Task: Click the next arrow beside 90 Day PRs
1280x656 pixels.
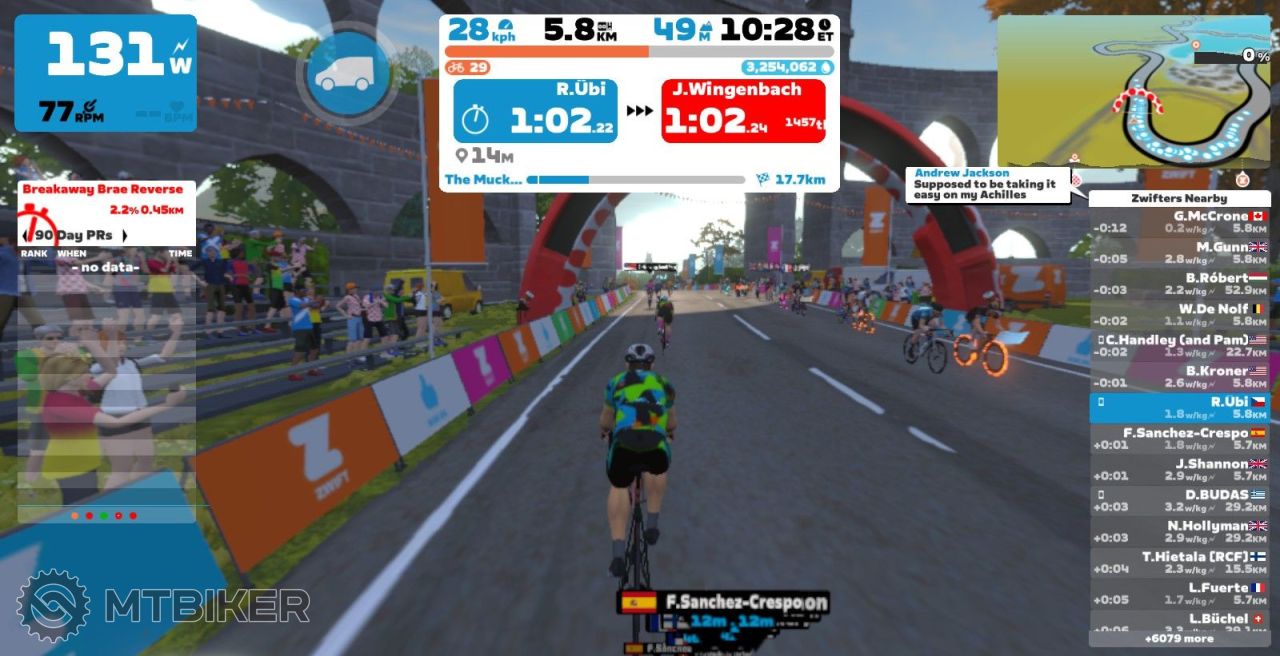Action: point(125,236)
